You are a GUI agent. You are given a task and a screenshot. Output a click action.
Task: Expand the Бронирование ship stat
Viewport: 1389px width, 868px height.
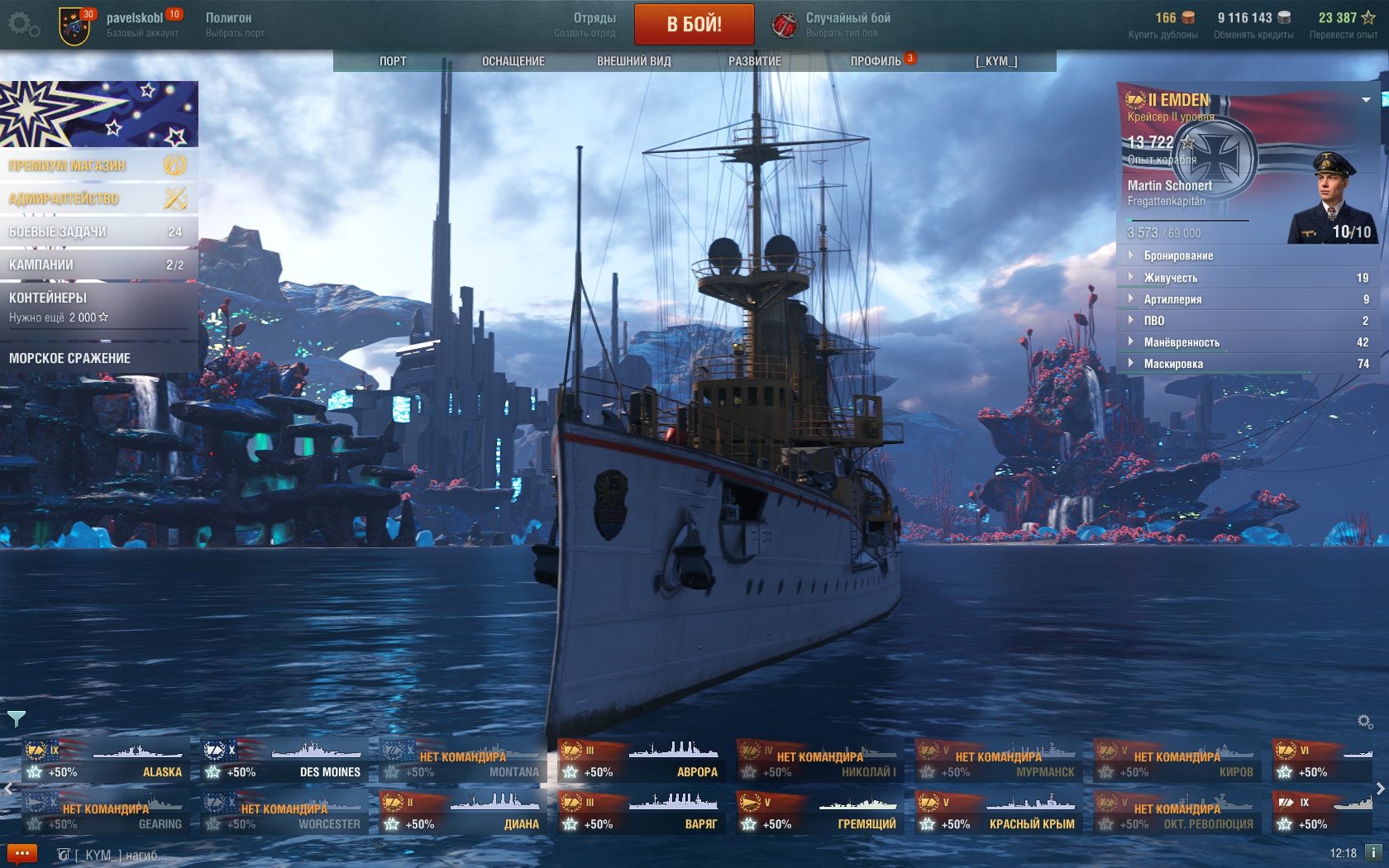pos(1178,255)
